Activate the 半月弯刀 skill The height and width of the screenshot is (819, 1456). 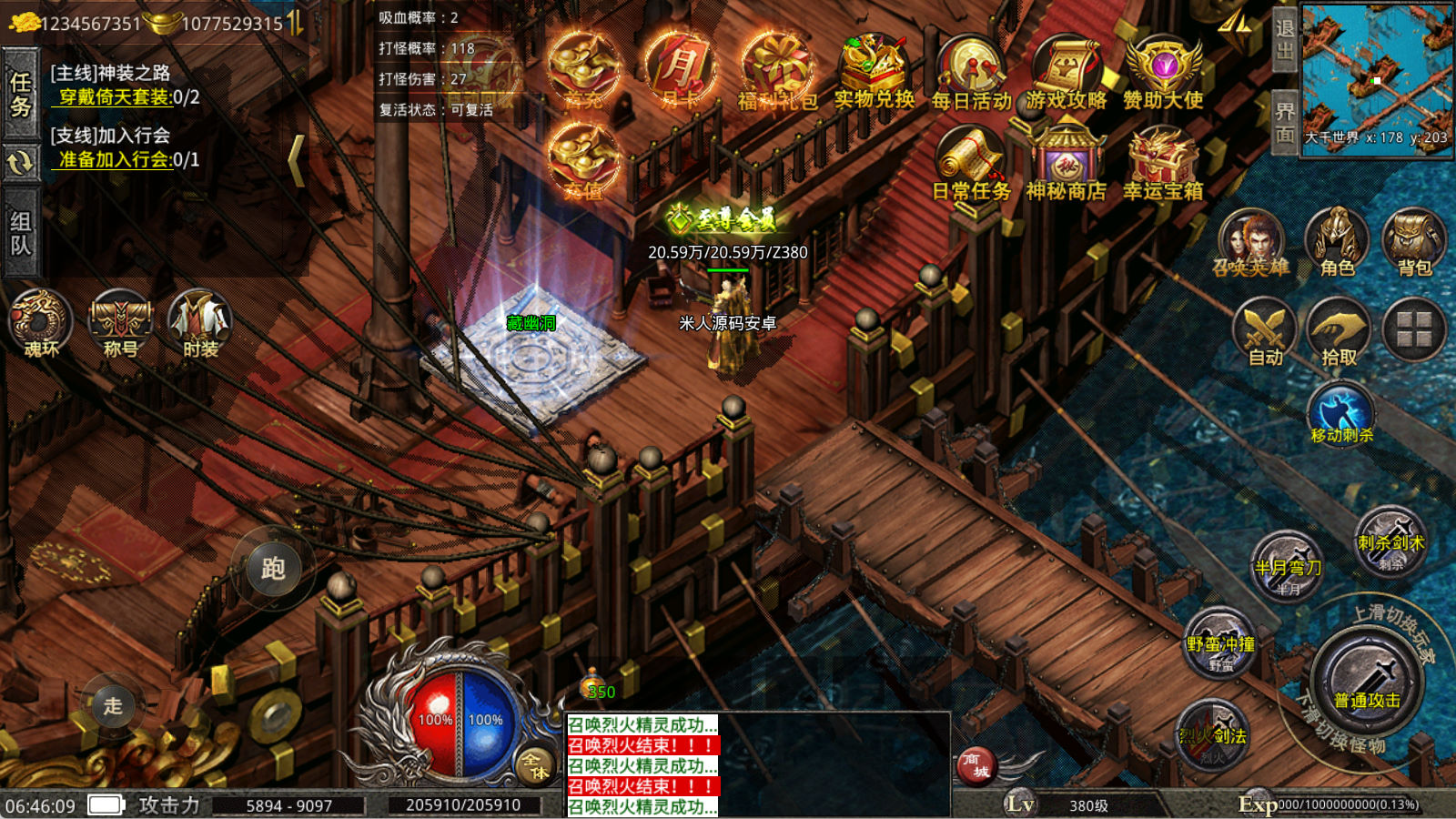click(x=1288, y=566)
